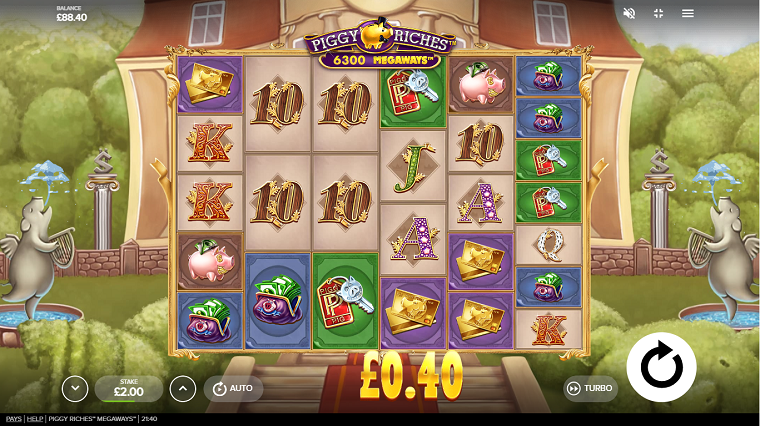Viewport: 760px width, 426px height.
Task: Spin the reels with the circular arrow button
Action: [661, 368]
